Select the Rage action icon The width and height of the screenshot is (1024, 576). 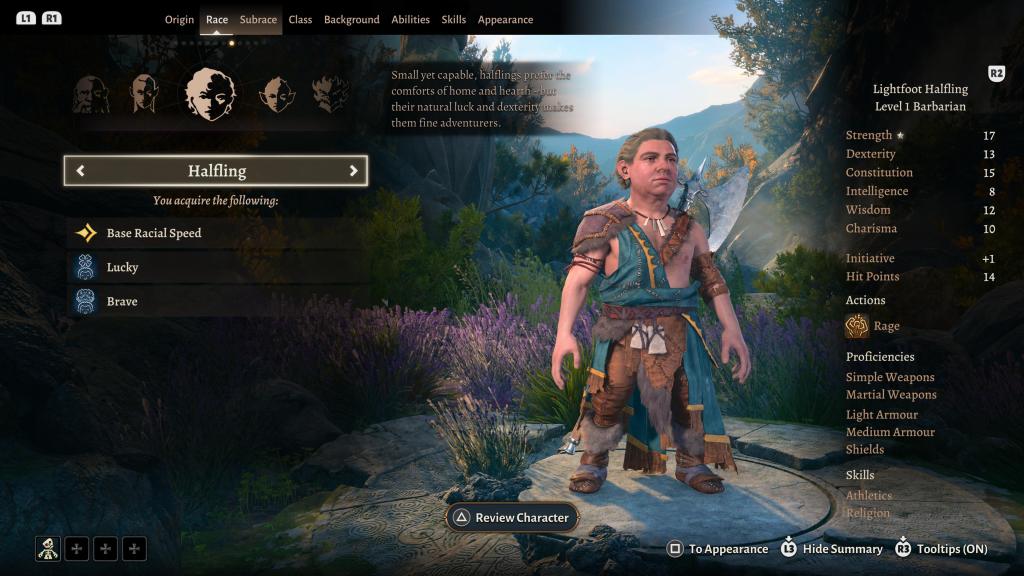857,326
